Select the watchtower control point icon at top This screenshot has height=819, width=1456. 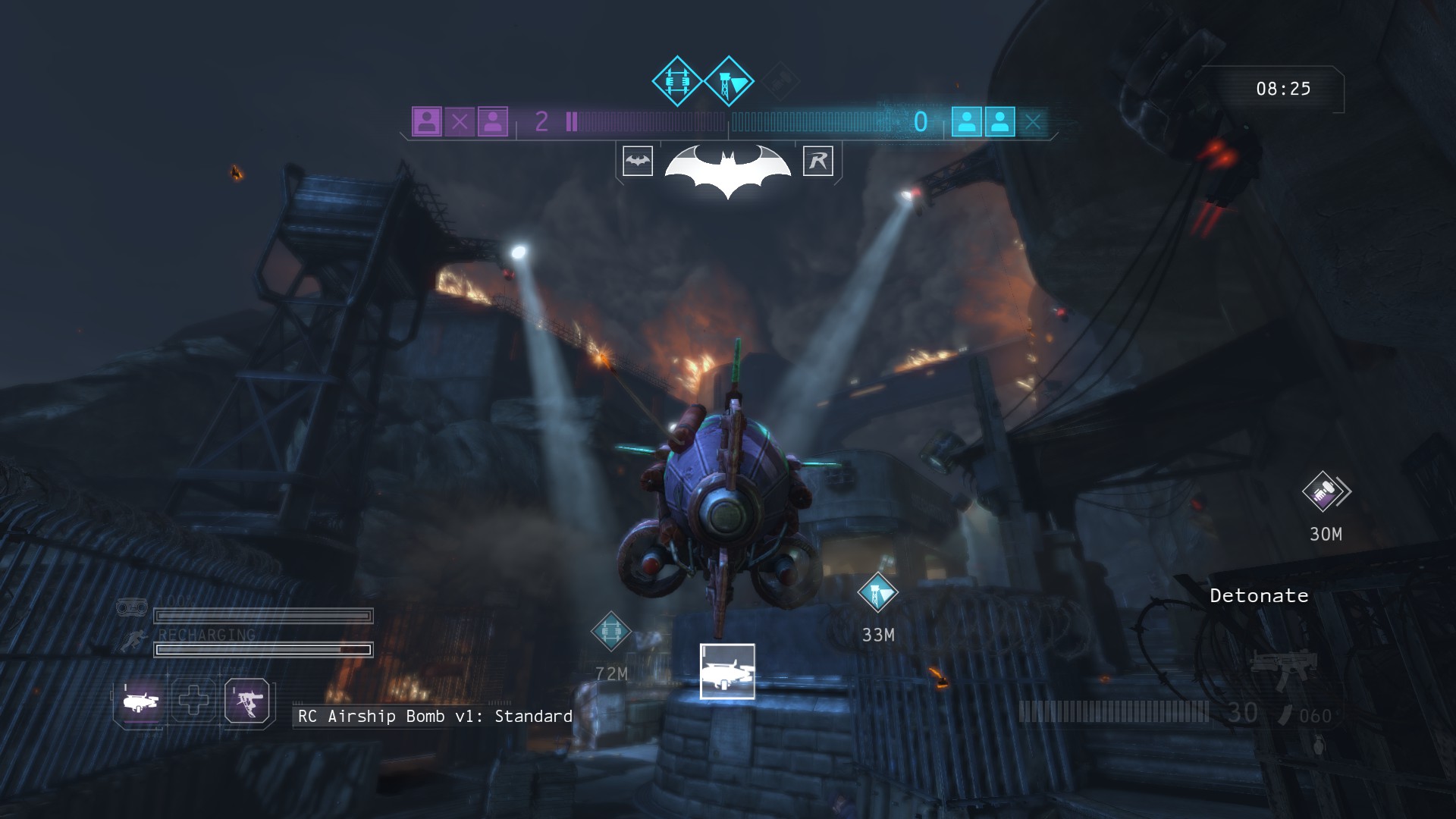click(729, 81)
